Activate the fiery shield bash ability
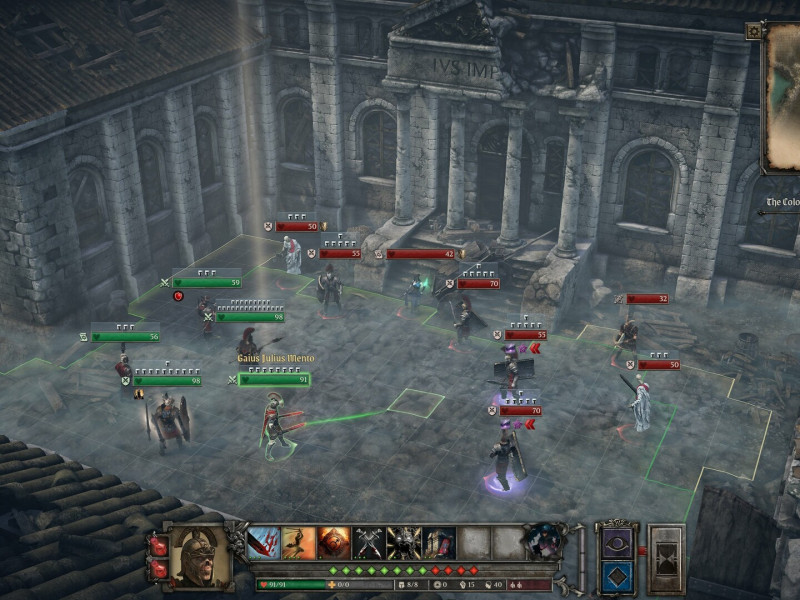The image size is (800, 600). (334, 543)
